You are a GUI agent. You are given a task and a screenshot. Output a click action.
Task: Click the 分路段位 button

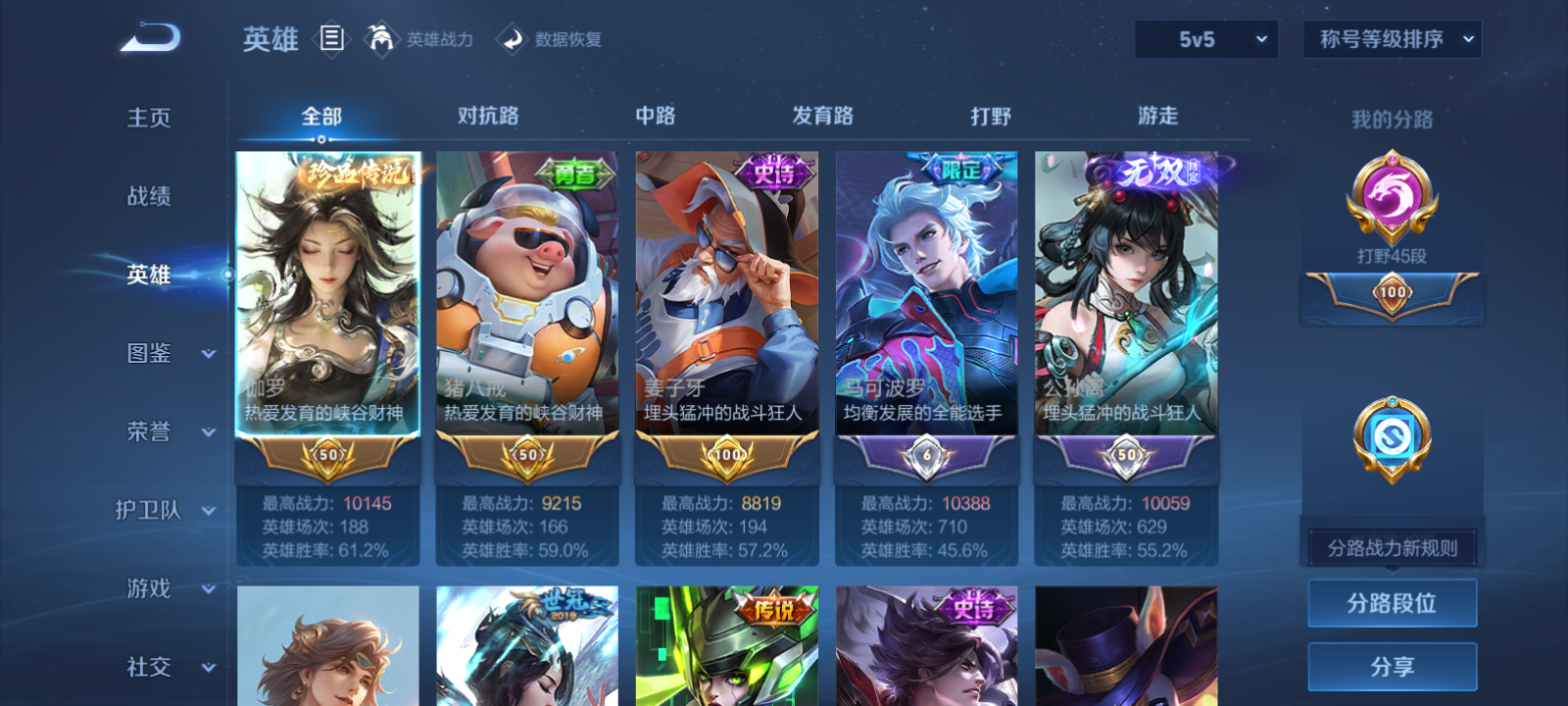[x=1393, y=602]
